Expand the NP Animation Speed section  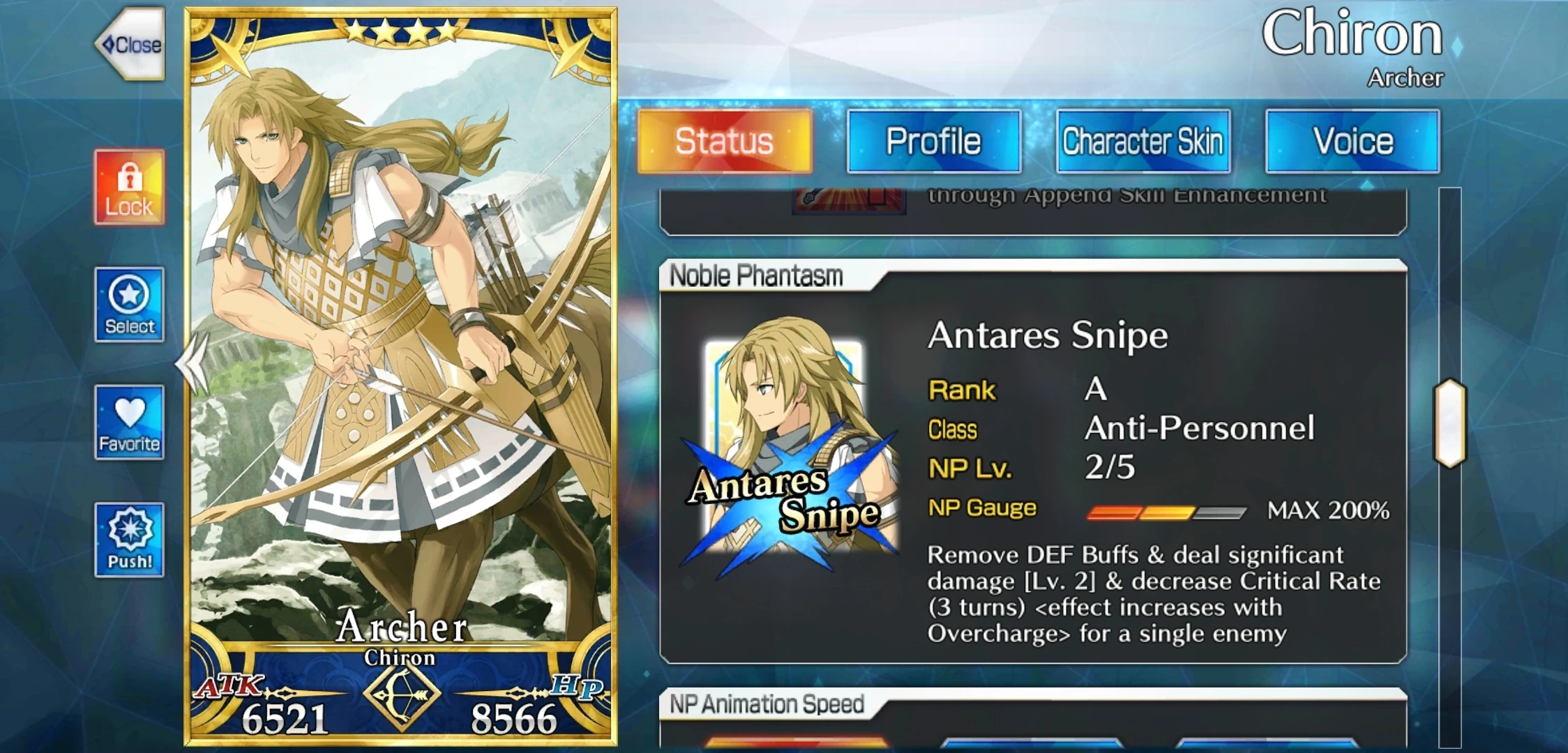[767, 704]
